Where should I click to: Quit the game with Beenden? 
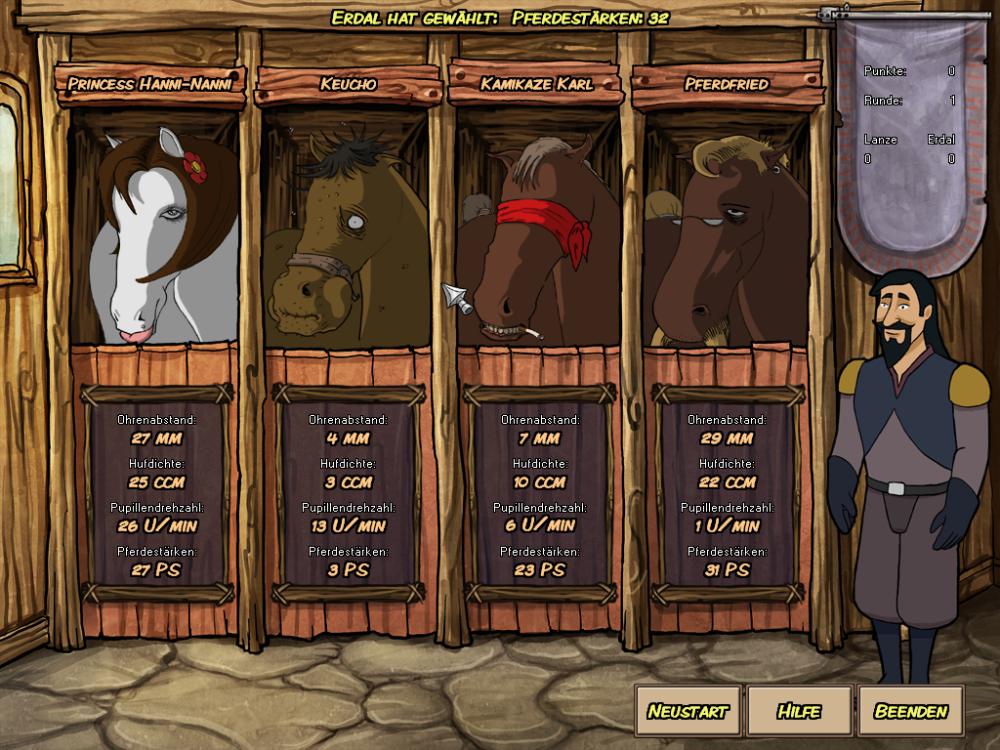[x=910, y=711]
